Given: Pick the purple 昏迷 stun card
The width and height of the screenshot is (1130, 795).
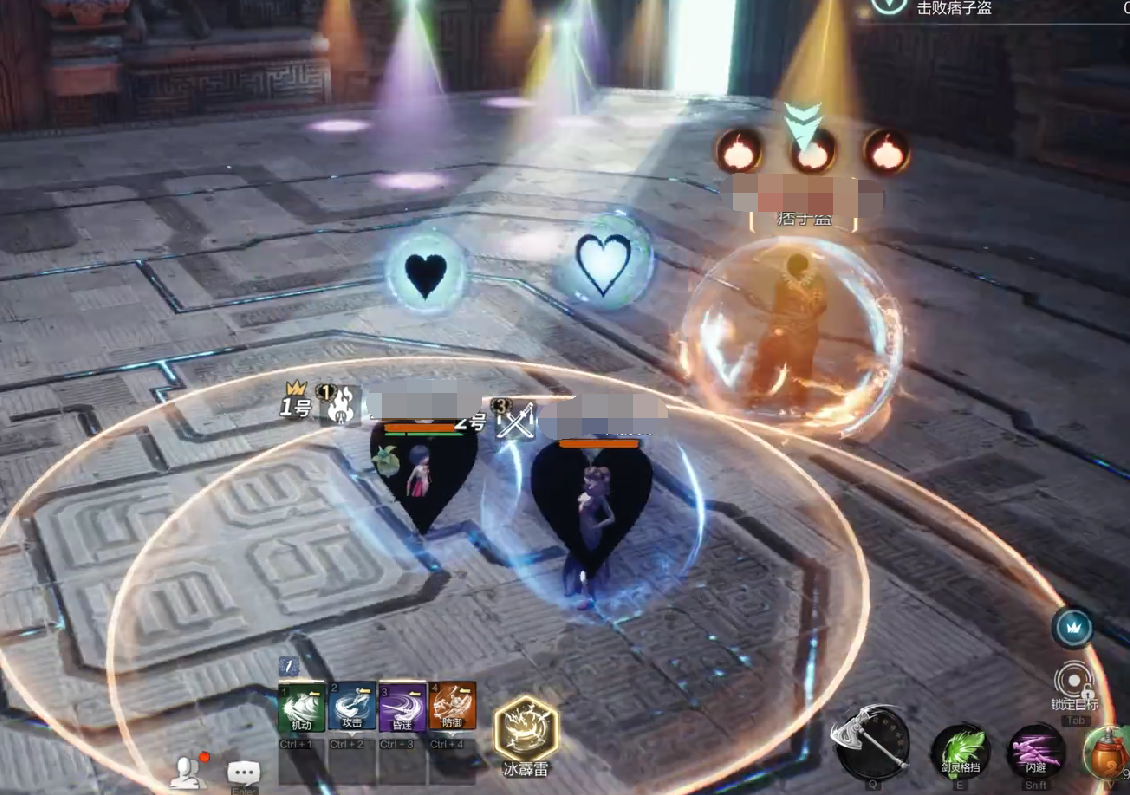Looking at the screenshot, I should click(x=403, y=706).
